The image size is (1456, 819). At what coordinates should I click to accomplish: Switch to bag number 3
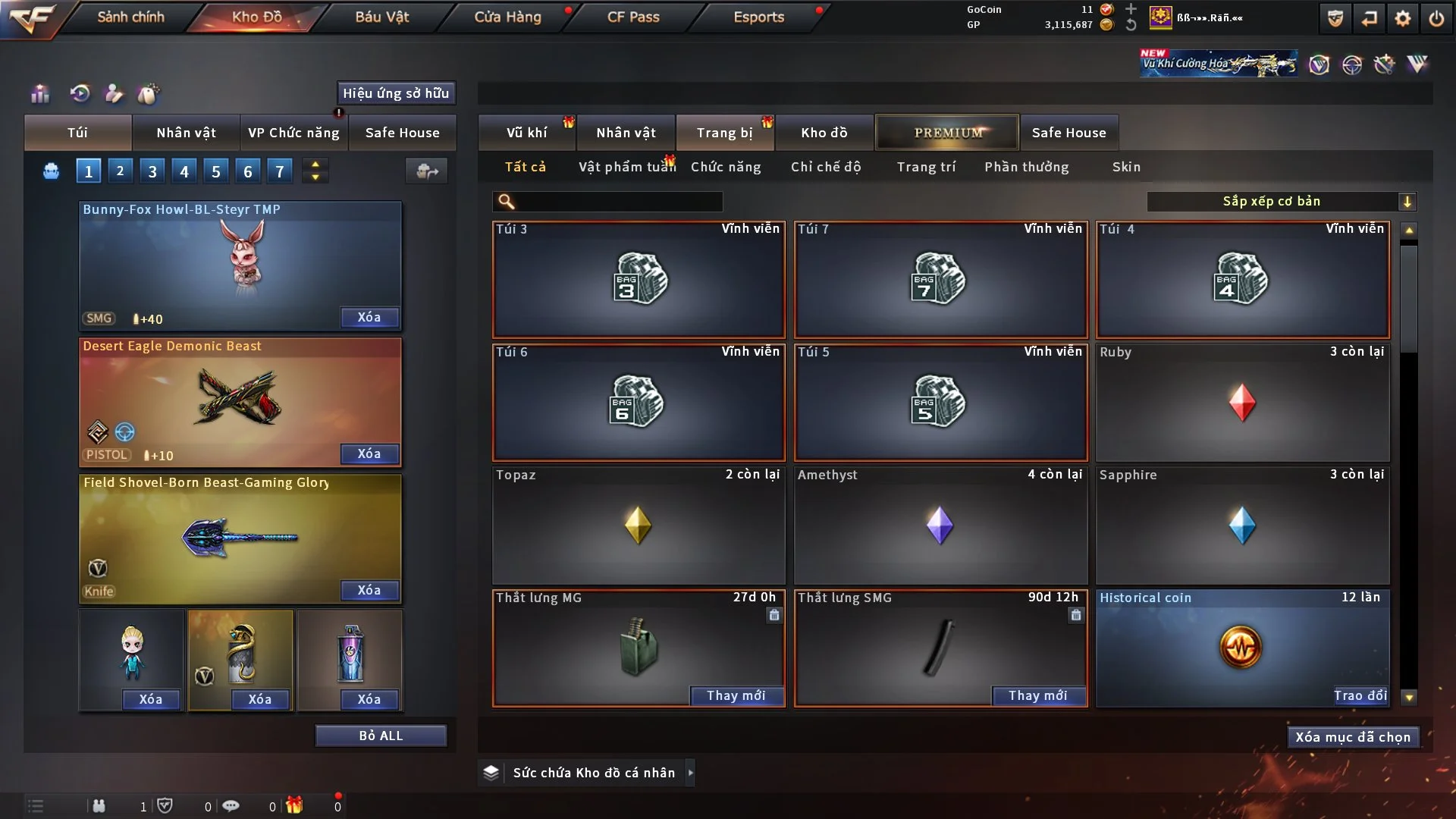click(152, 171)
